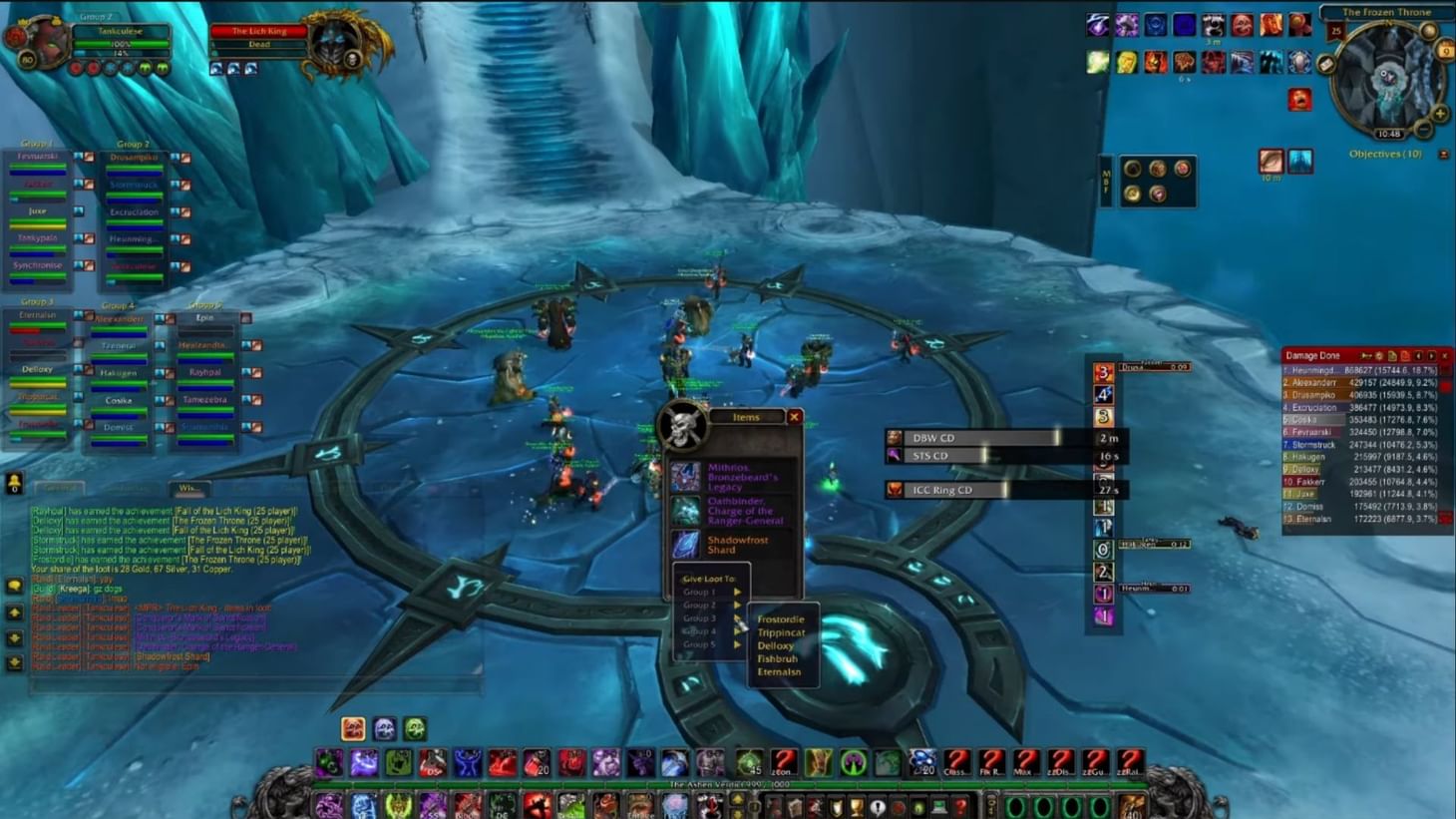Open Recount's configuration gear icon

pos(1378,355)
